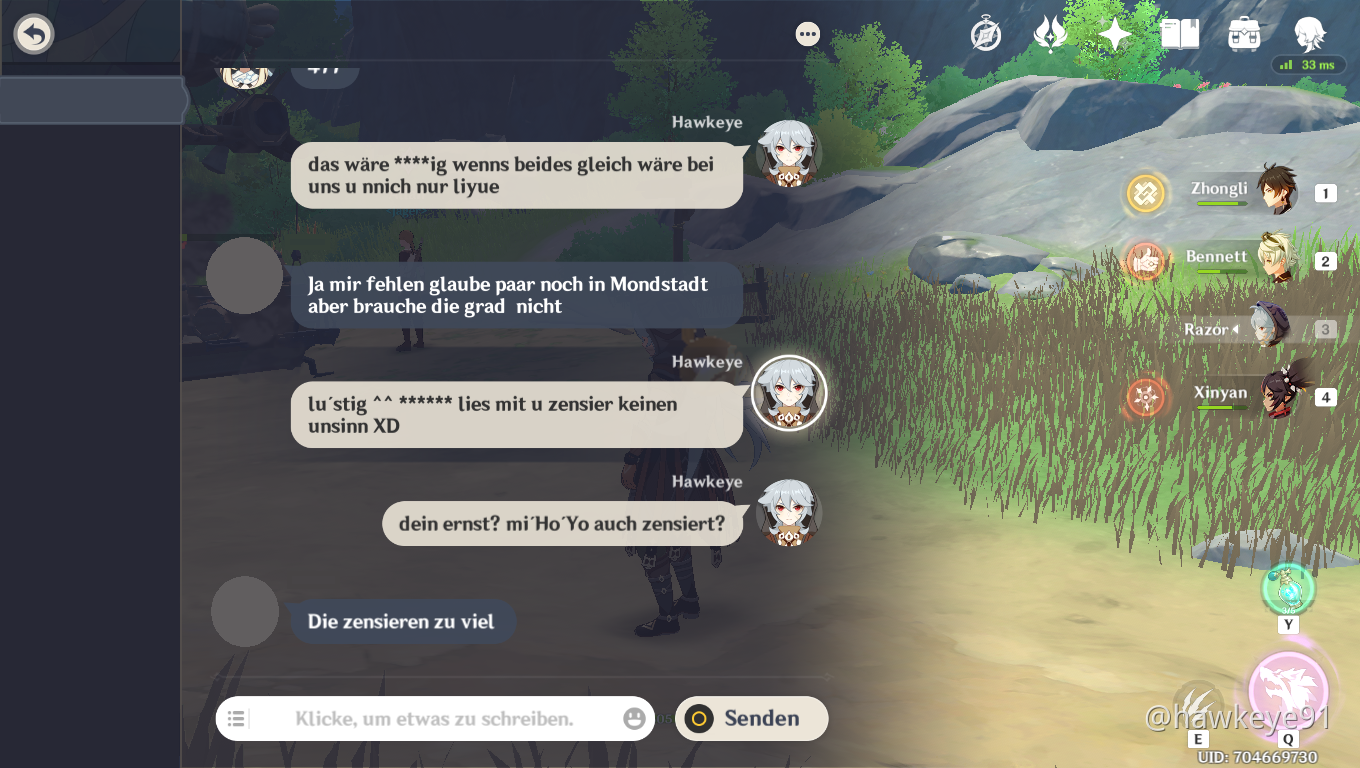Open the Adventurer Handbook compass icon
The height and width of the screenshot is (768, 1360).
point(984,33)
